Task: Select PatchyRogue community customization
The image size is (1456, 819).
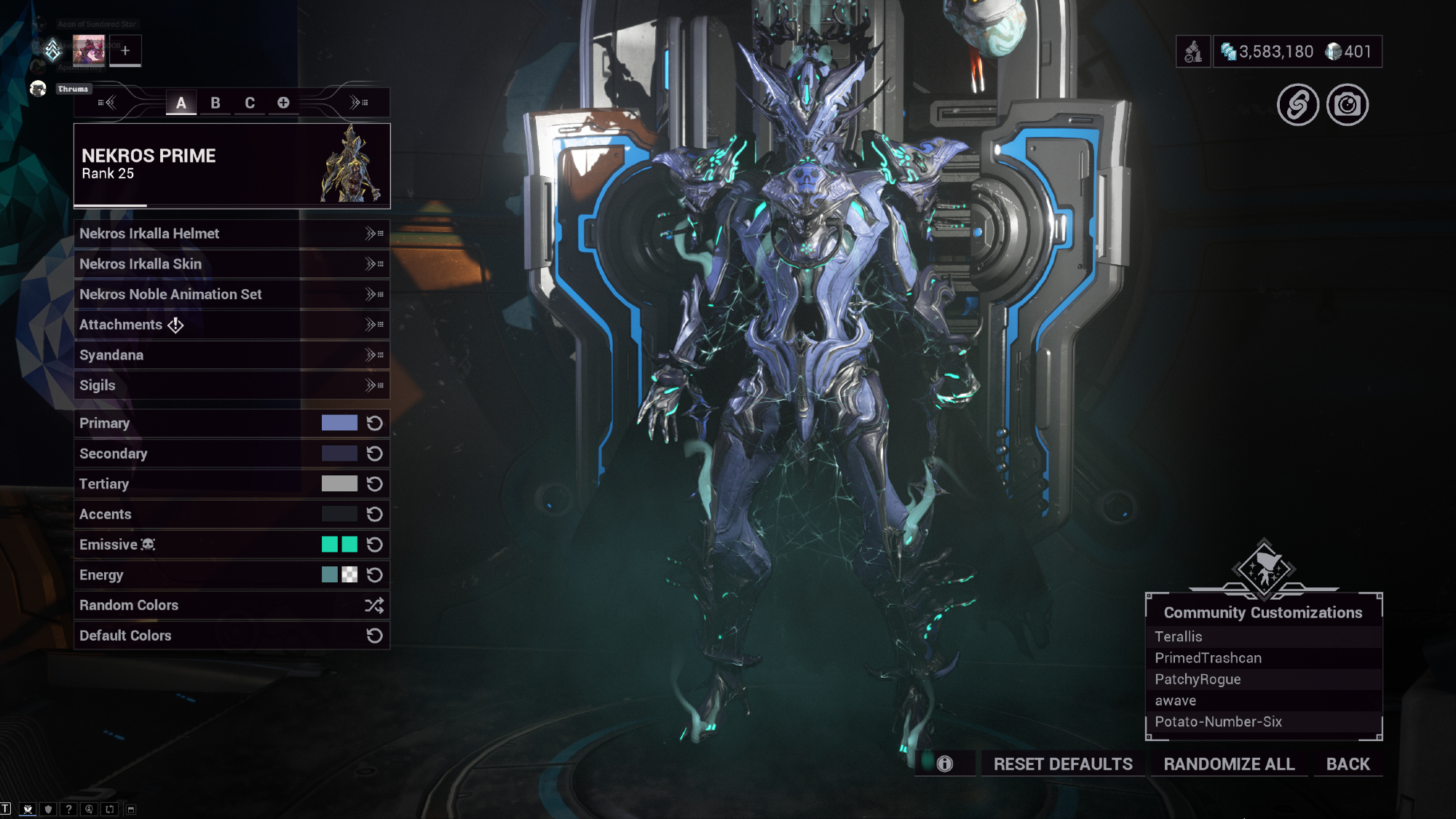Action: [1198, 679]
